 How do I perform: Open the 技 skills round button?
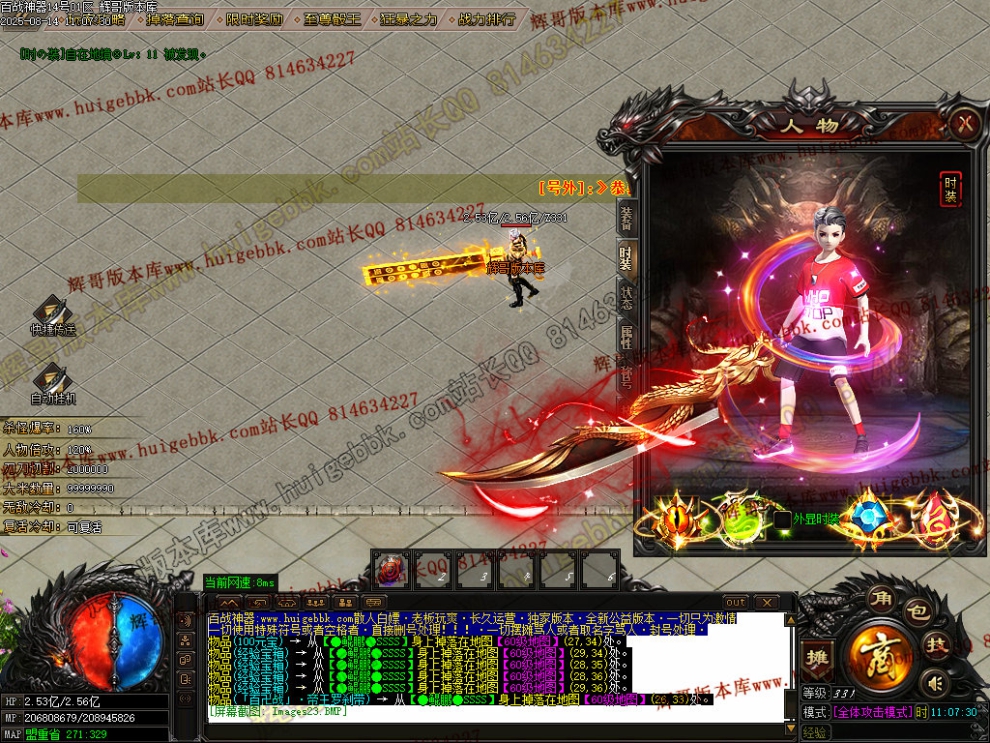(x=936, y=644)
